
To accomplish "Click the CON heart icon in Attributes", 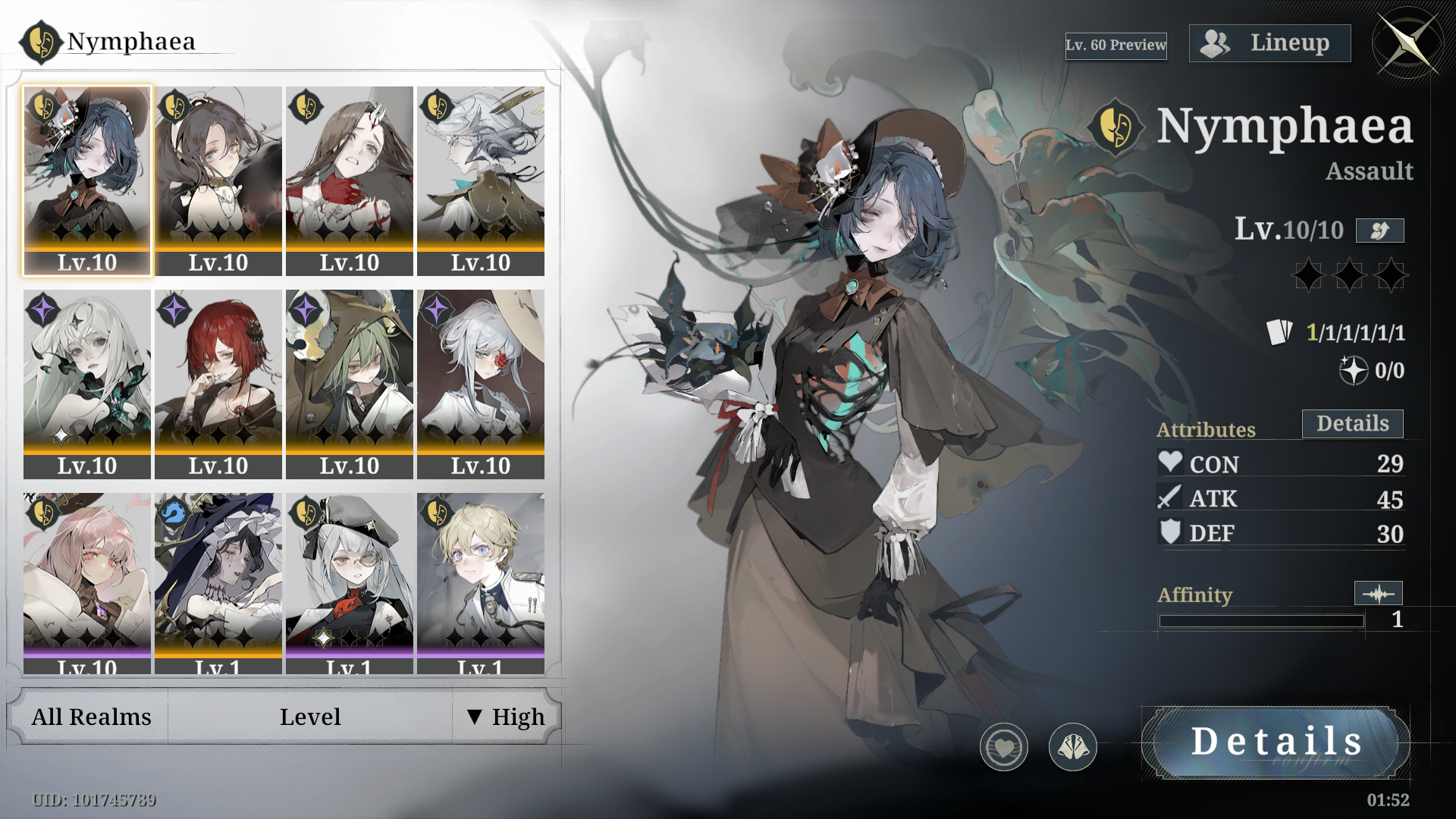I will click(x=1170, y=462).
